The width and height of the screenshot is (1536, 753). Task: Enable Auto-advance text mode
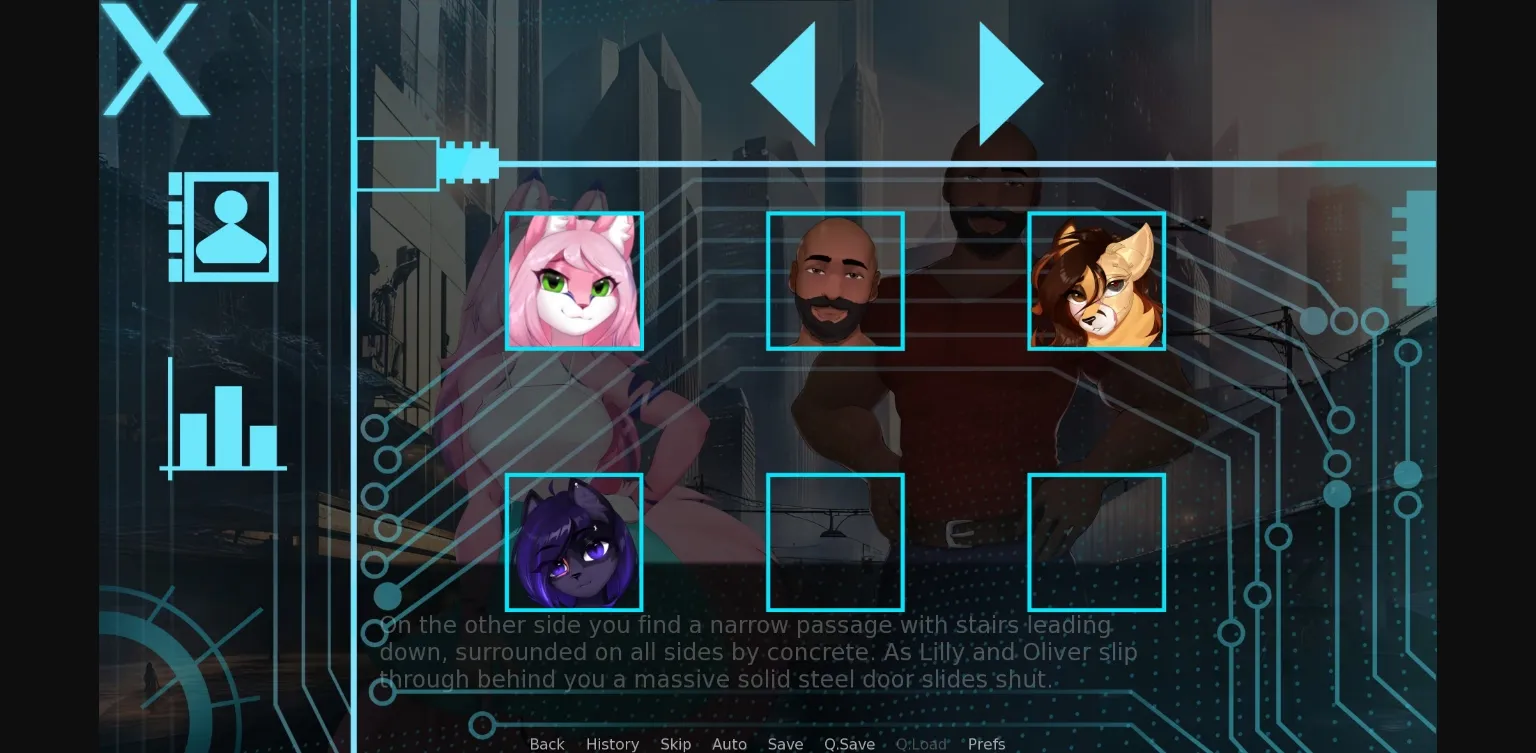click(x=729, y=744)
